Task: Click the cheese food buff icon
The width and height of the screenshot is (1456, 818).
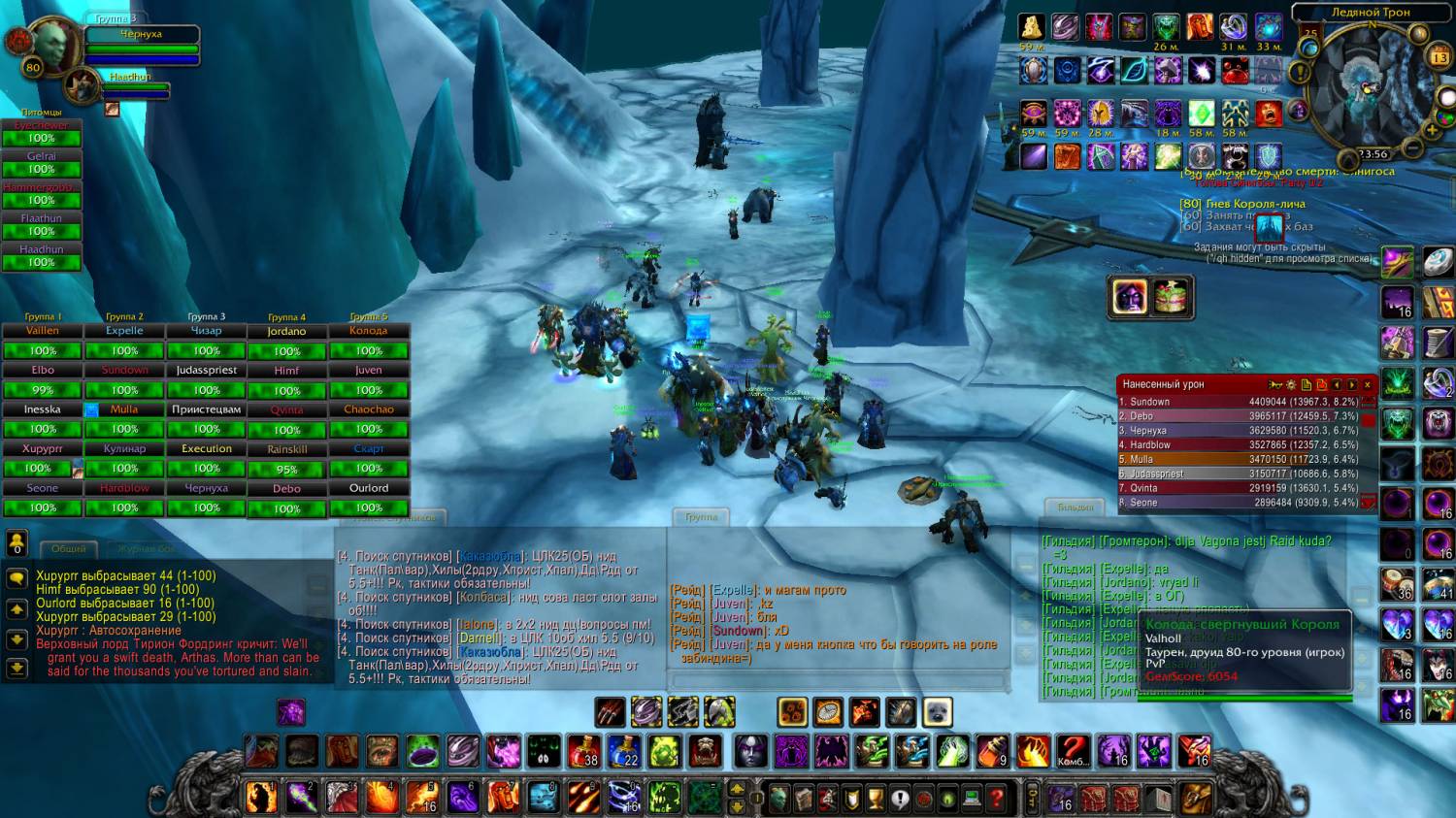Action: pyautogui.click(x=1172, y=297)
